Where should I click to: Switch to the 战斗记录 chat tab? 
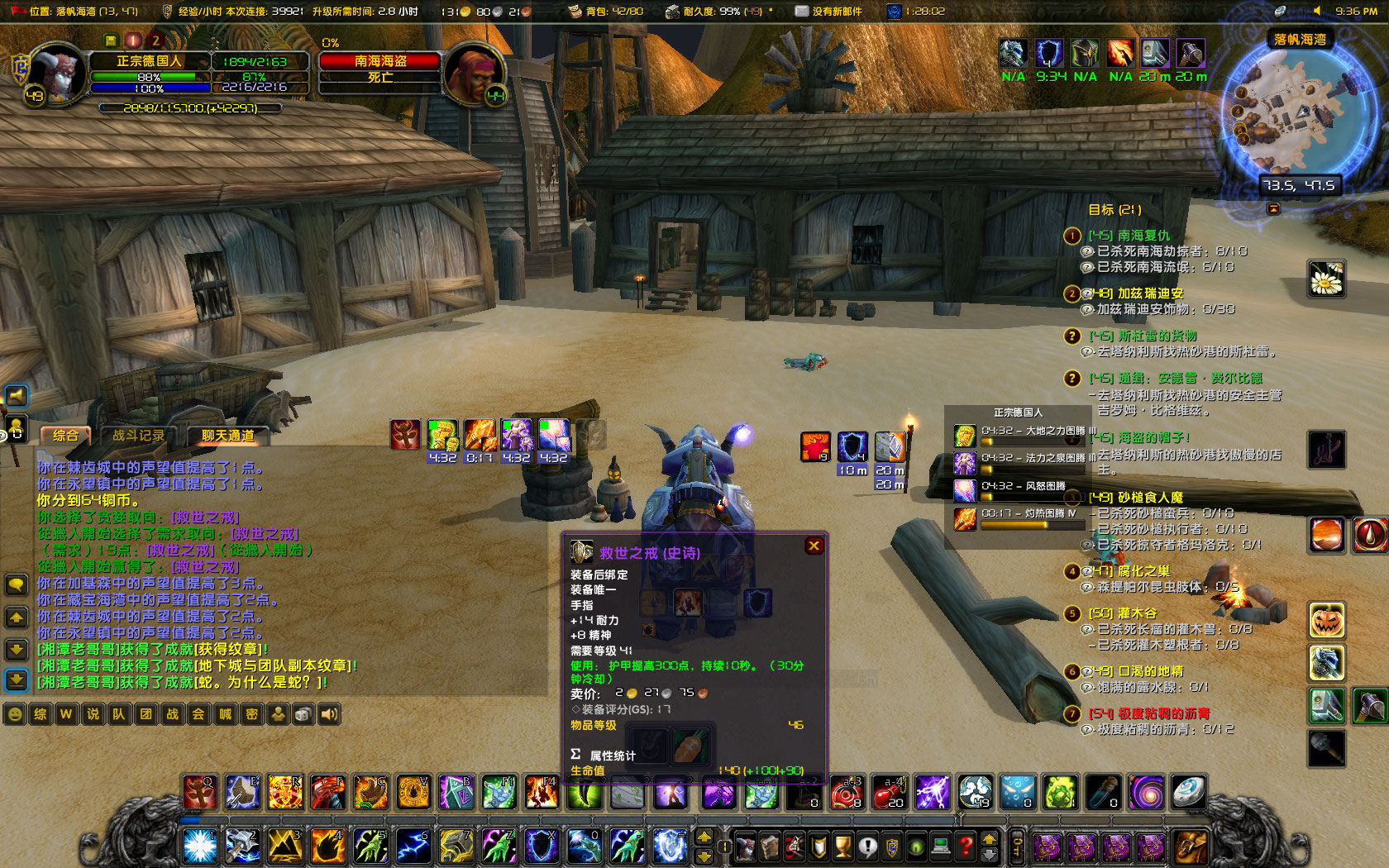[x=137, y=436]
